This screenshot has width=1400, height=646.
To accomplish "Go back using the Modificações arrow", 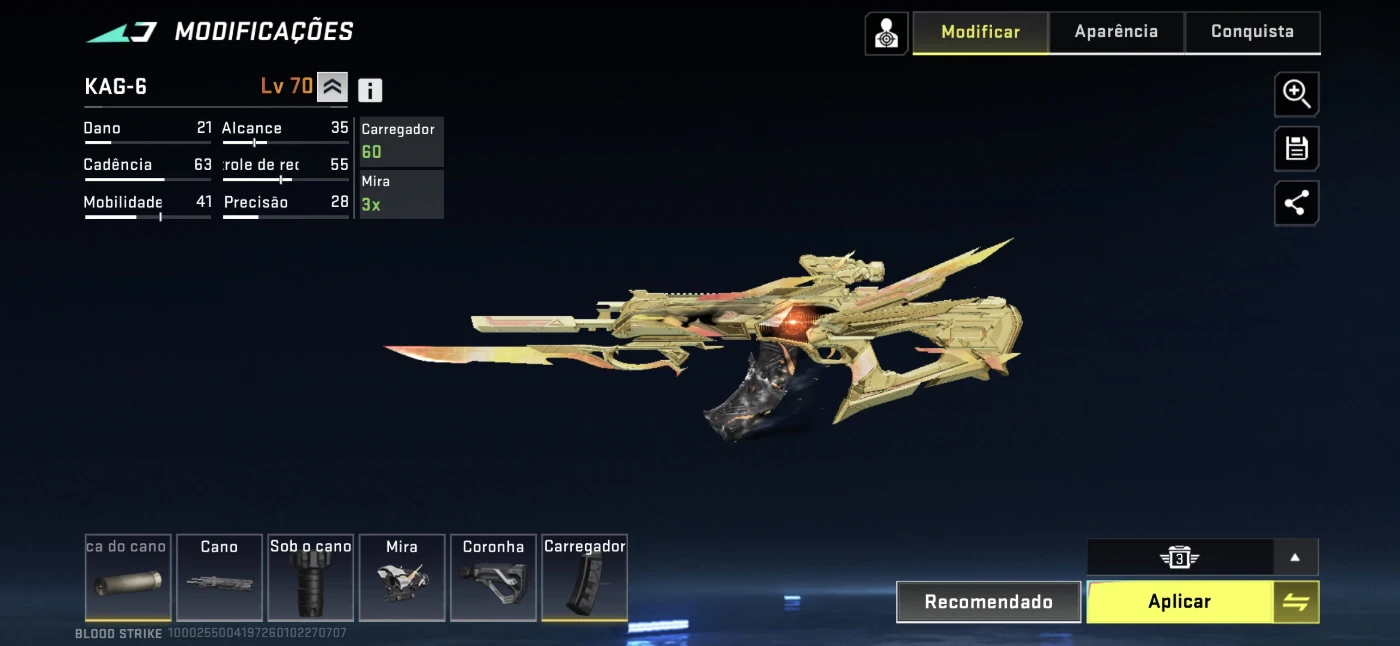I will (x=121, y=32).
